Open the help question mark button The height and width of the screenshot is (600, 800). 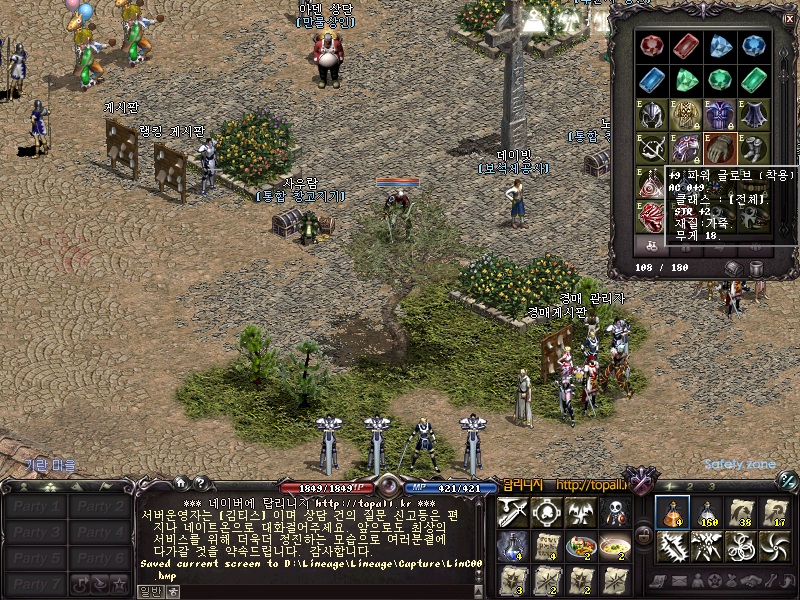click(x=199, y=483)
